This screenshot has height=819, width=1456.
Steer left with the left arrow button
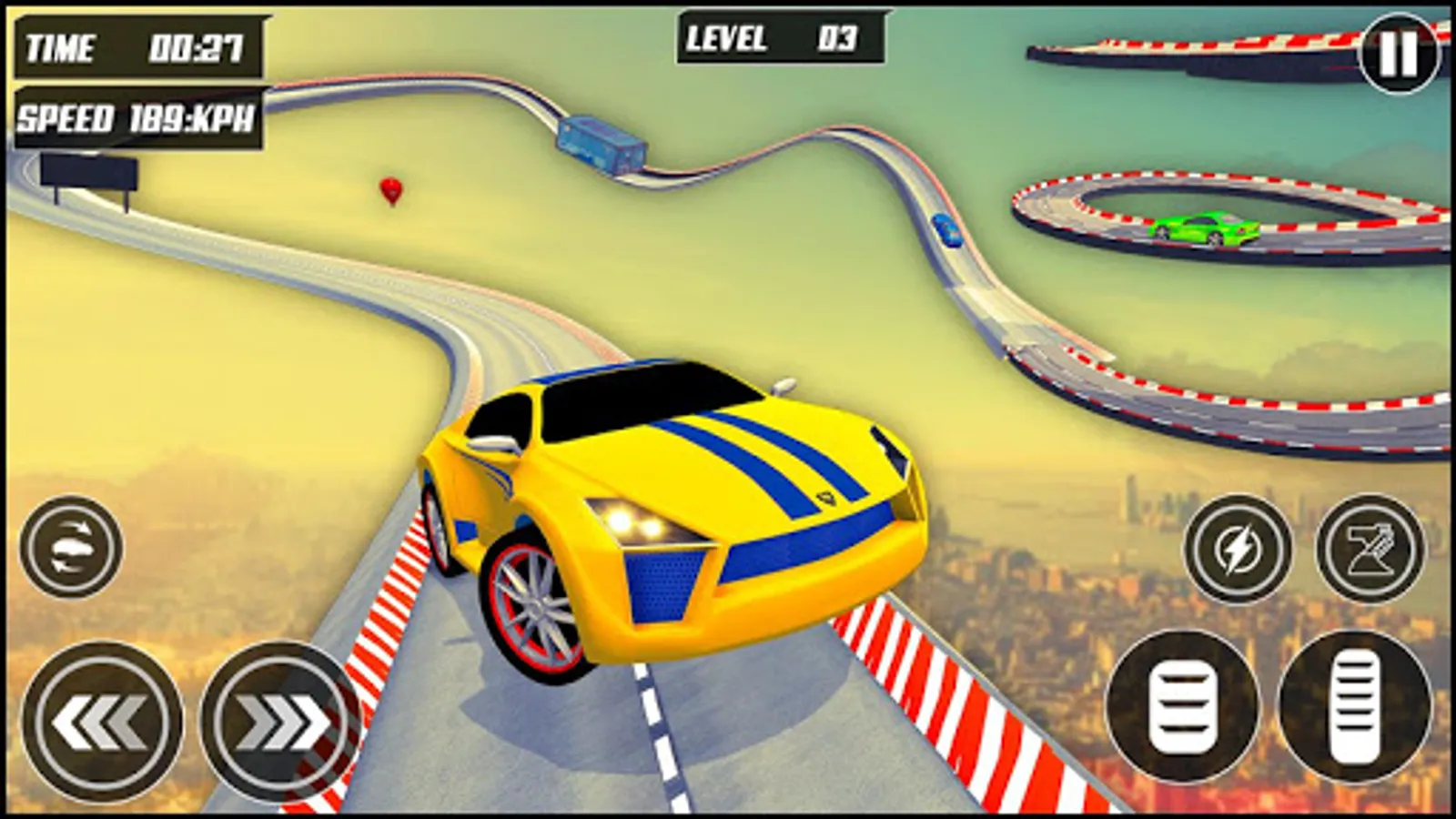[101, 723]
